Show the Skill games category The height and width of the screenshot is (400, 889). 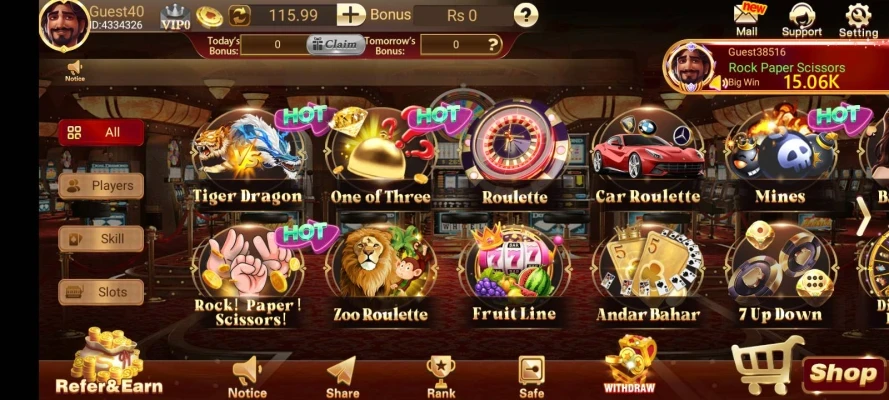[101, 239]
